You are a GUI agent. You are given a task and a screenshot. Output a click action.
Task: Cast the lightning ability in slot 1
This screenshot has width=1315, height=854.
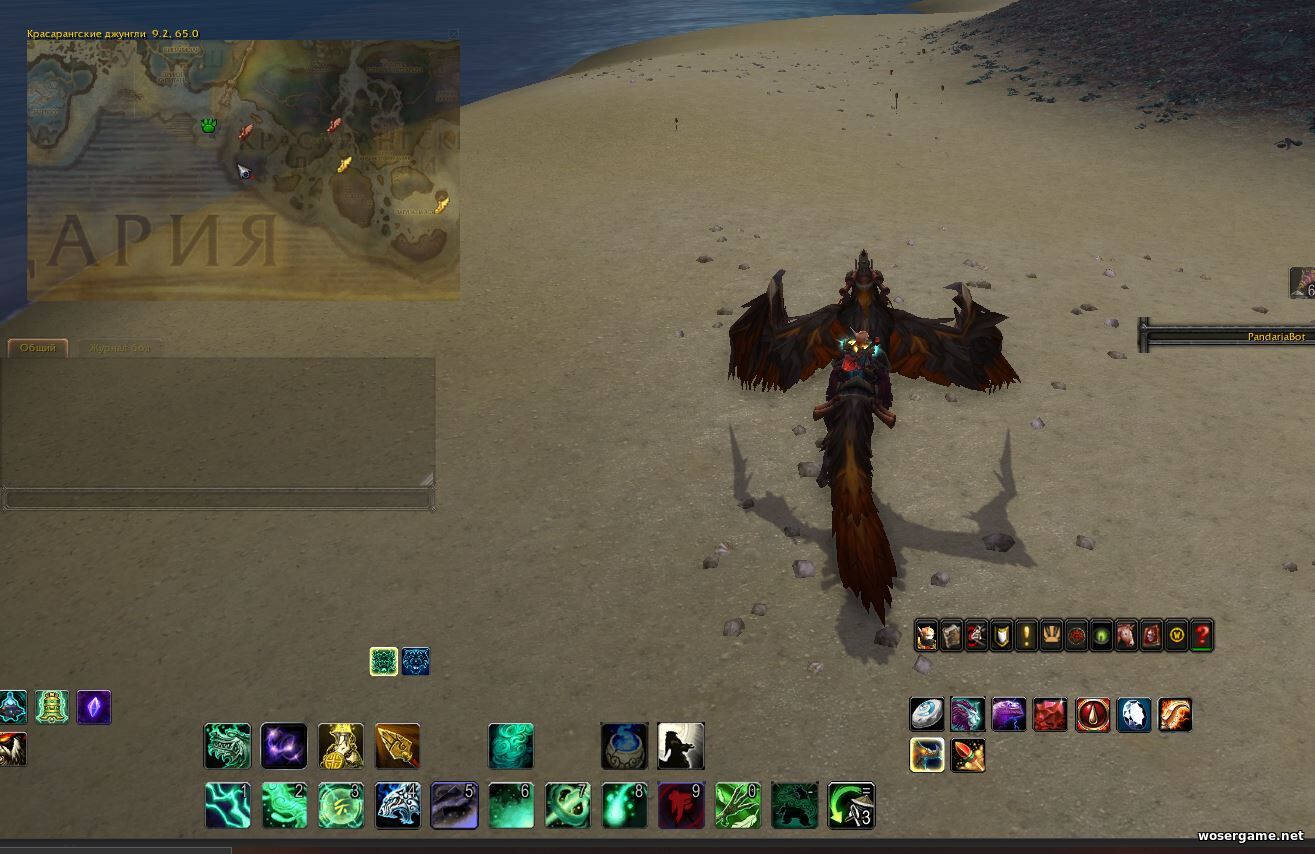(x=227, y=805)
